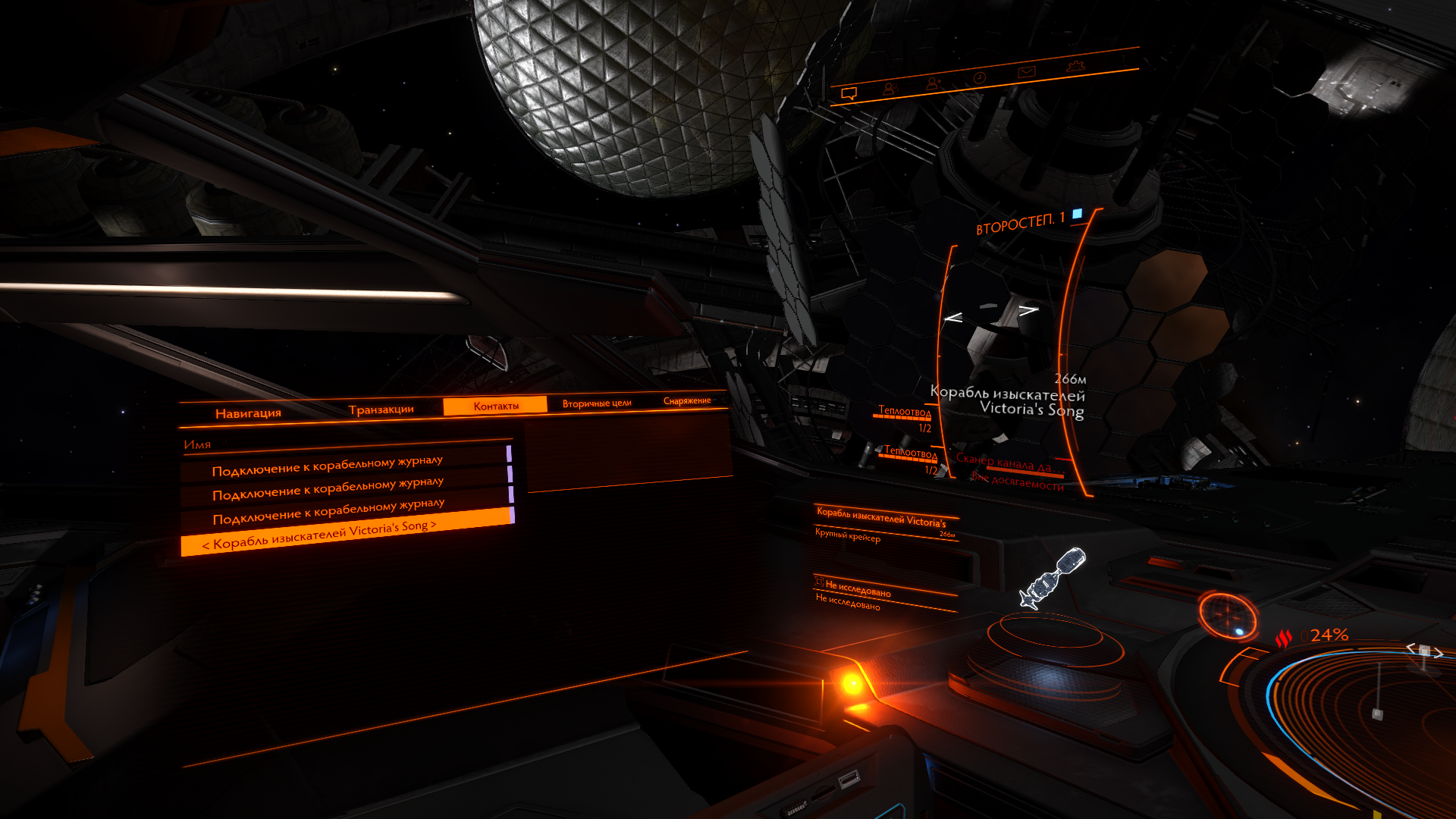This screenshot has height=819, width=1456.
Task: Select the Контакты tab
Action: click(x=496, y=406)
